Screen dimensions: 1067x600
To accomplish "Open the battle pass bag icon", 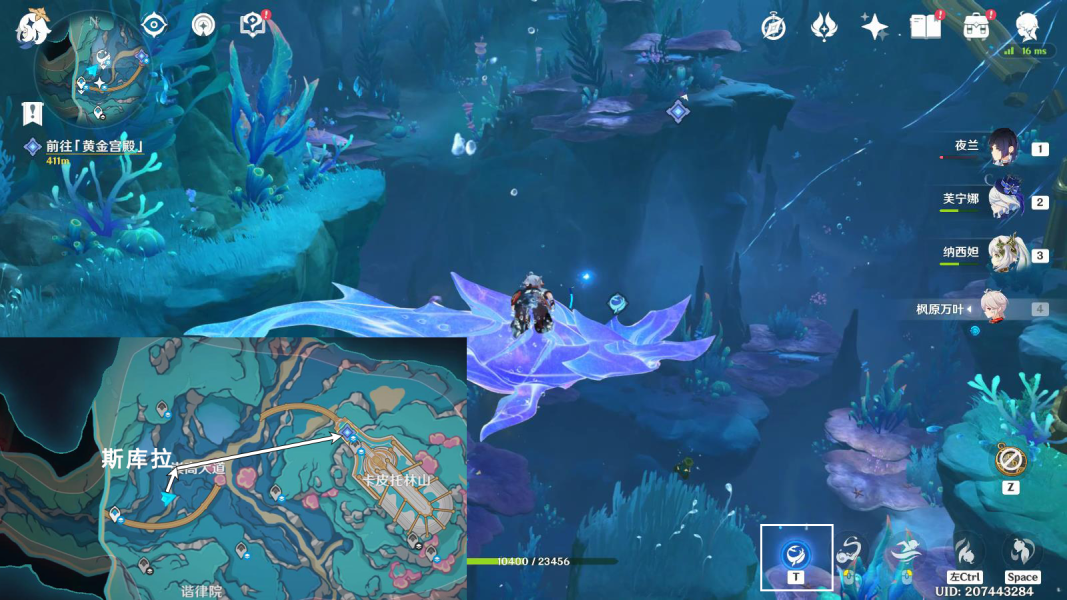I will 976,27.
